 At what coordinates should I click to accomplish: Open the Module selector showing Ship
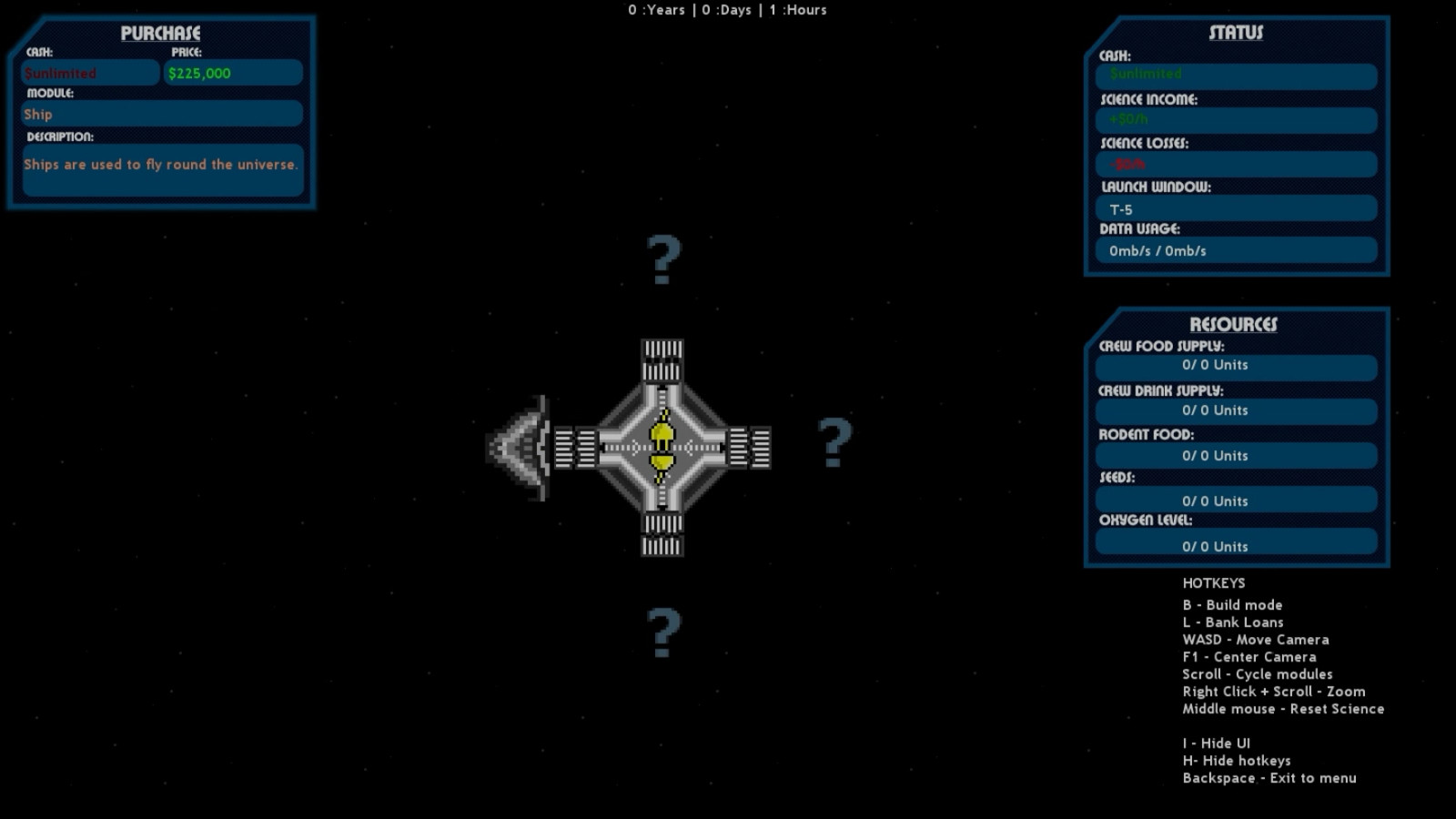[161, 114]
